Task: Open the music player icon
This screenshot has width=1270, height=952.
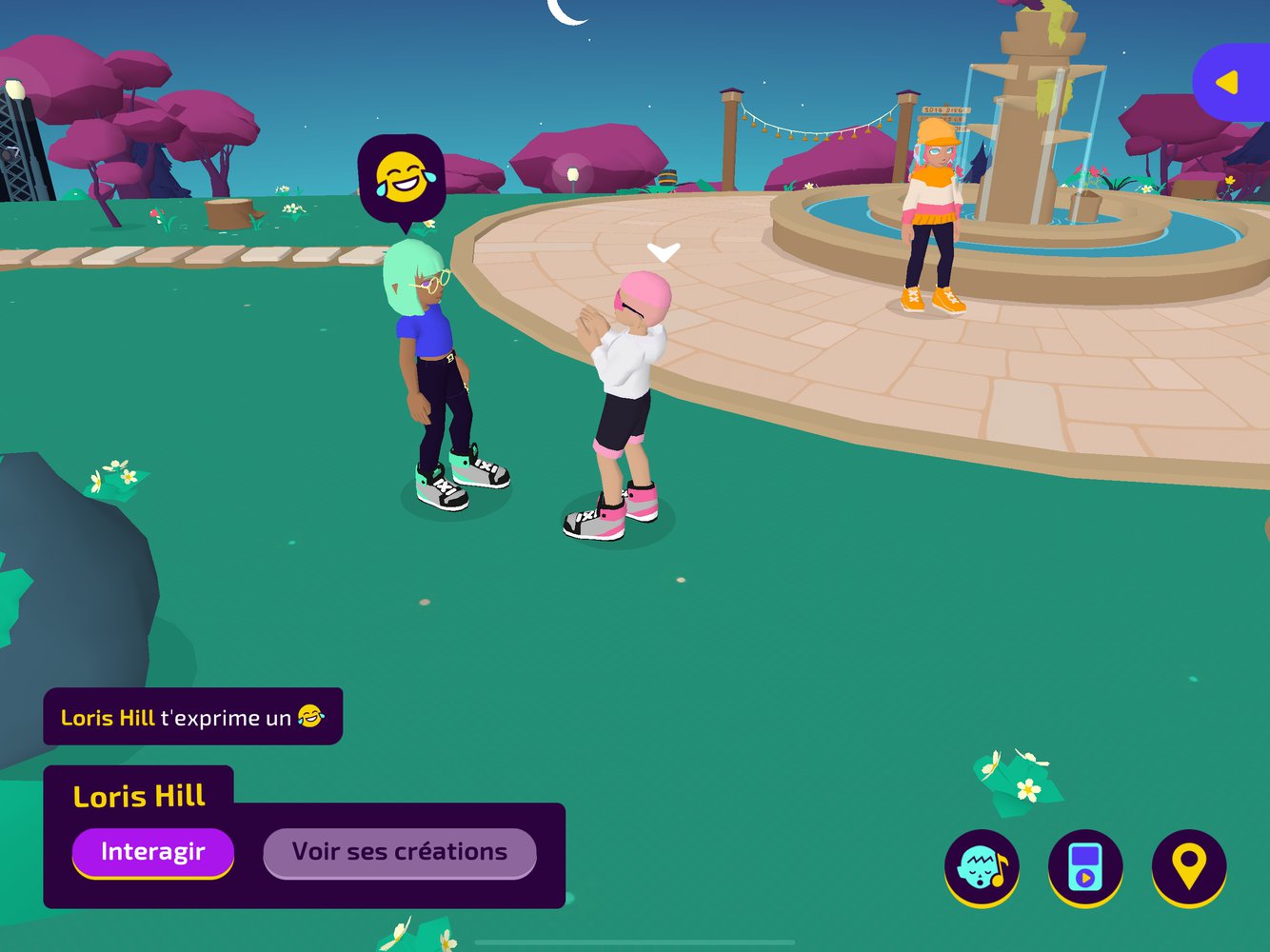Action: [x=1085, y=867]
